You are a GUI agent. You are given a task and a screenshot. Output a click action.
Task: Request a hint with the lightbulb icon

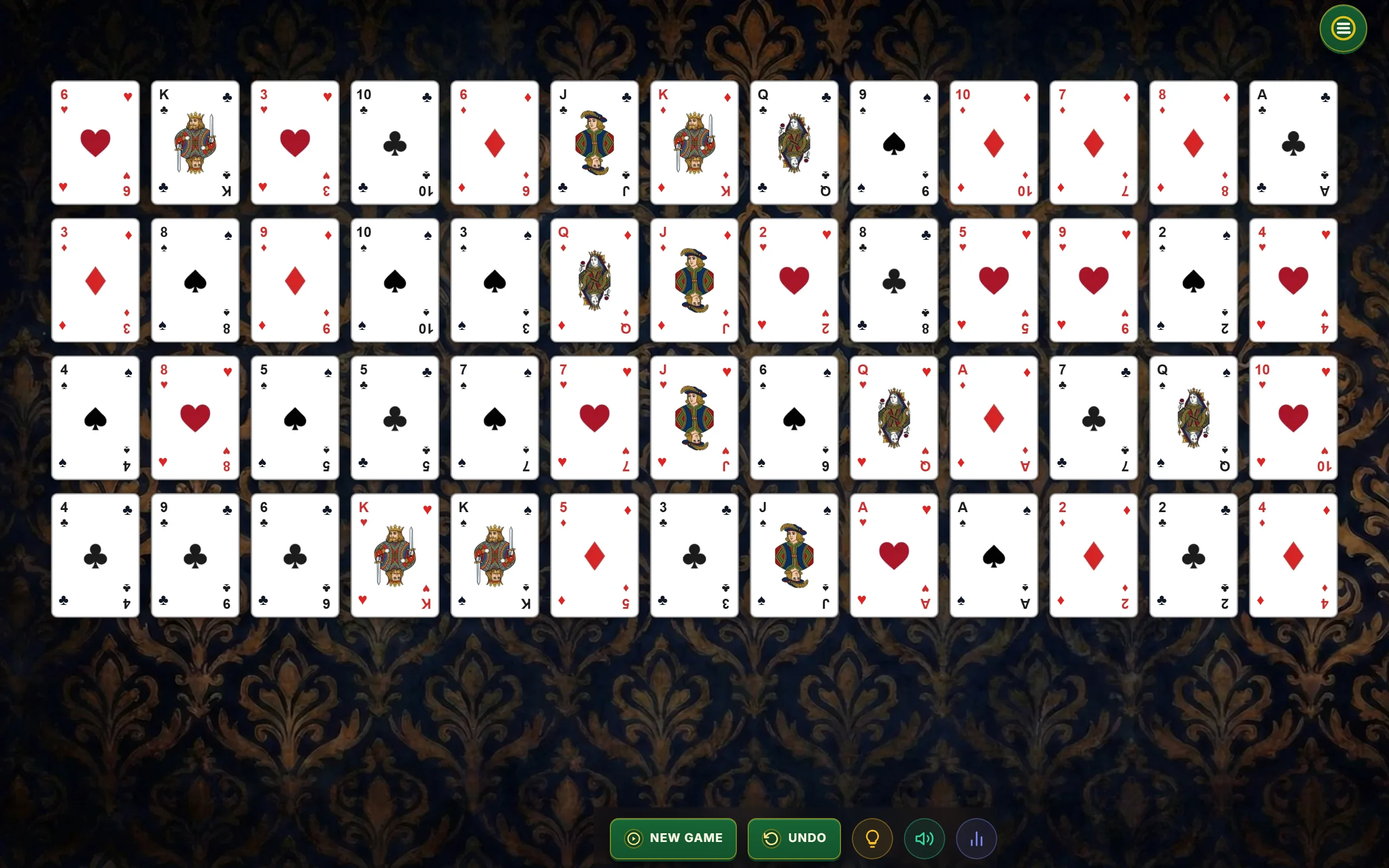(x=872, y=838)
